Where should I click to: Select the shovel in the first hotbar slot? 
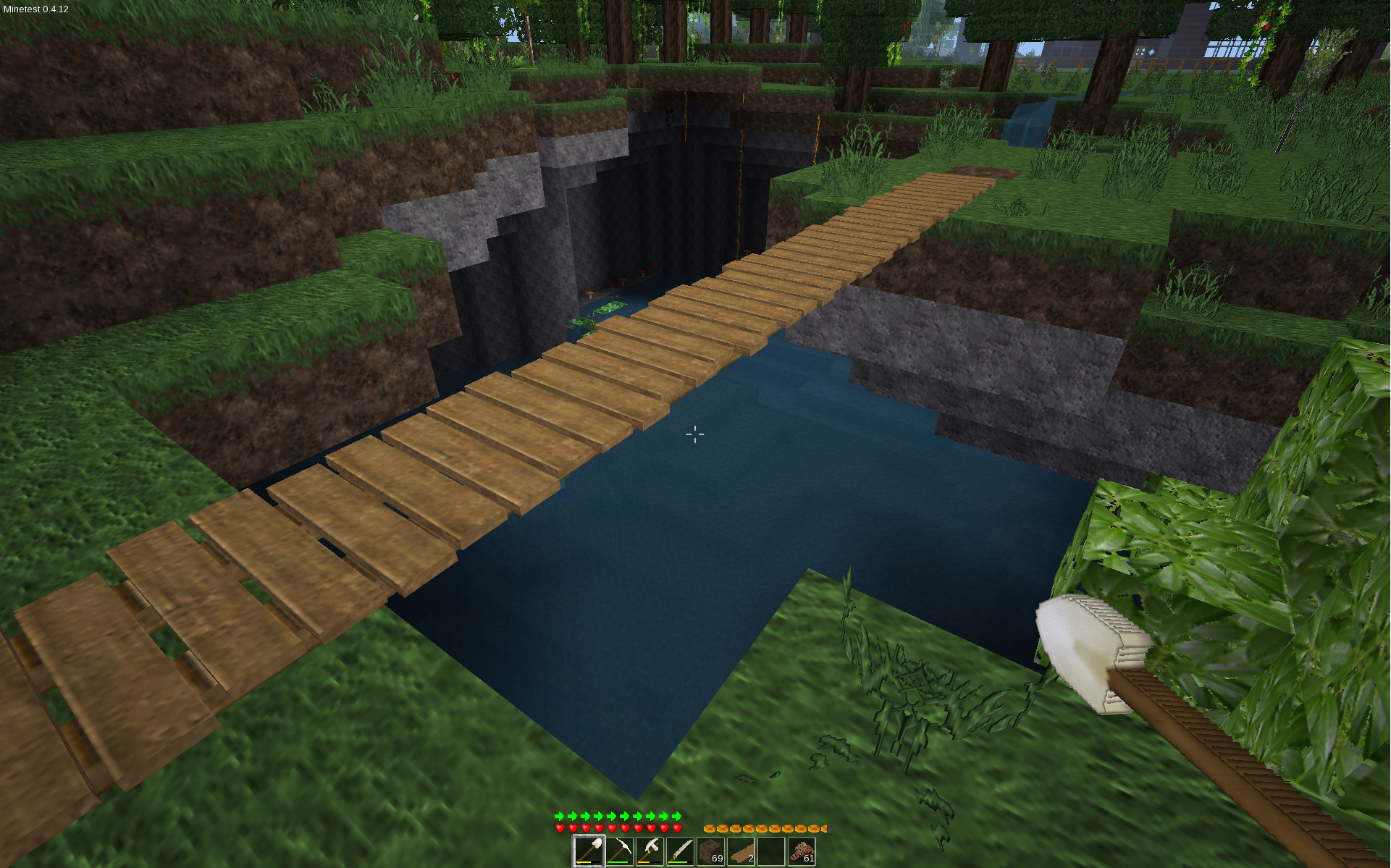click(x=590, y=850)
